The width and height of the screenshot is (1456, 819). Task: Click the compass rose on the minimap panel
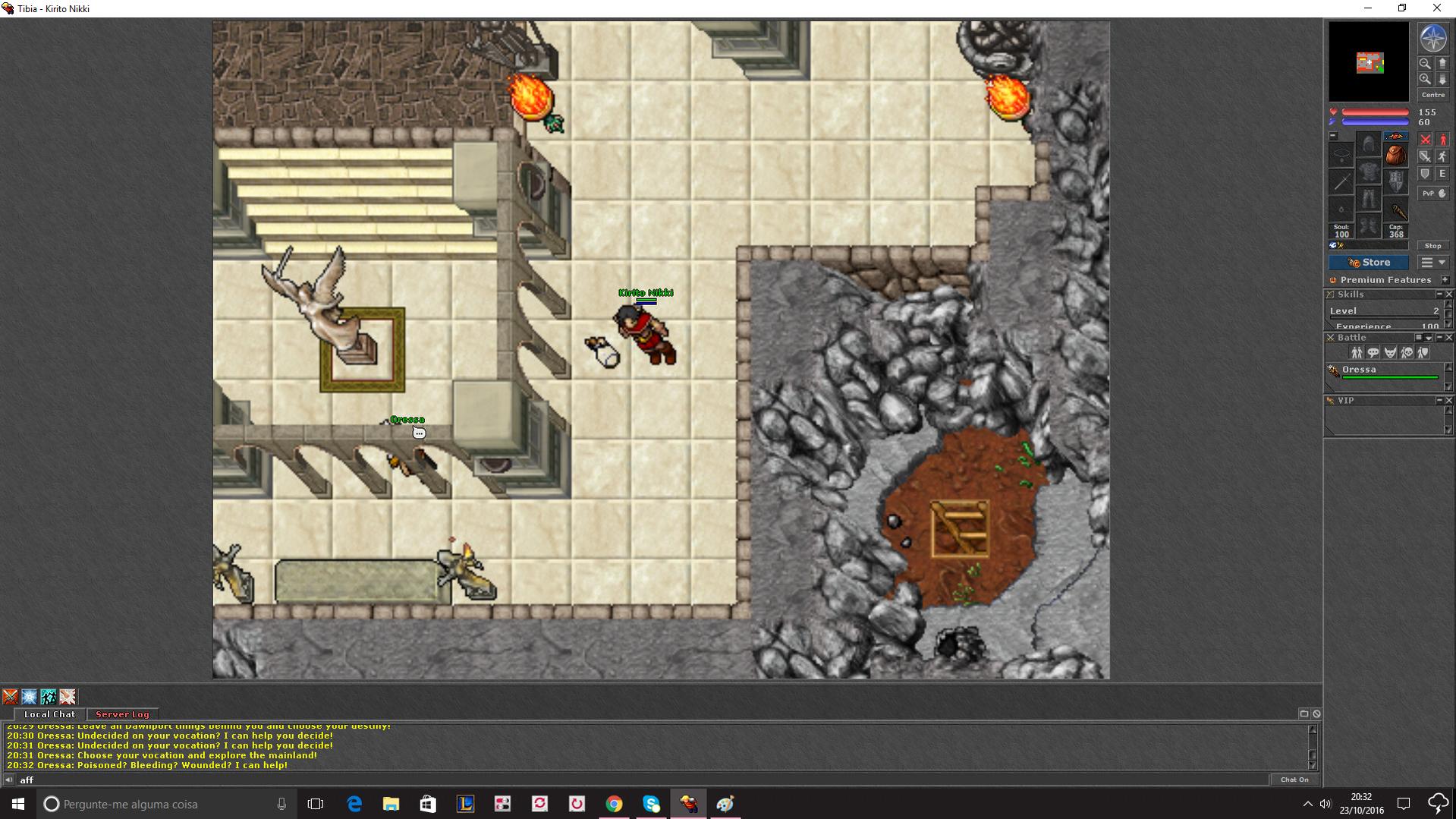pos(1432,39)
